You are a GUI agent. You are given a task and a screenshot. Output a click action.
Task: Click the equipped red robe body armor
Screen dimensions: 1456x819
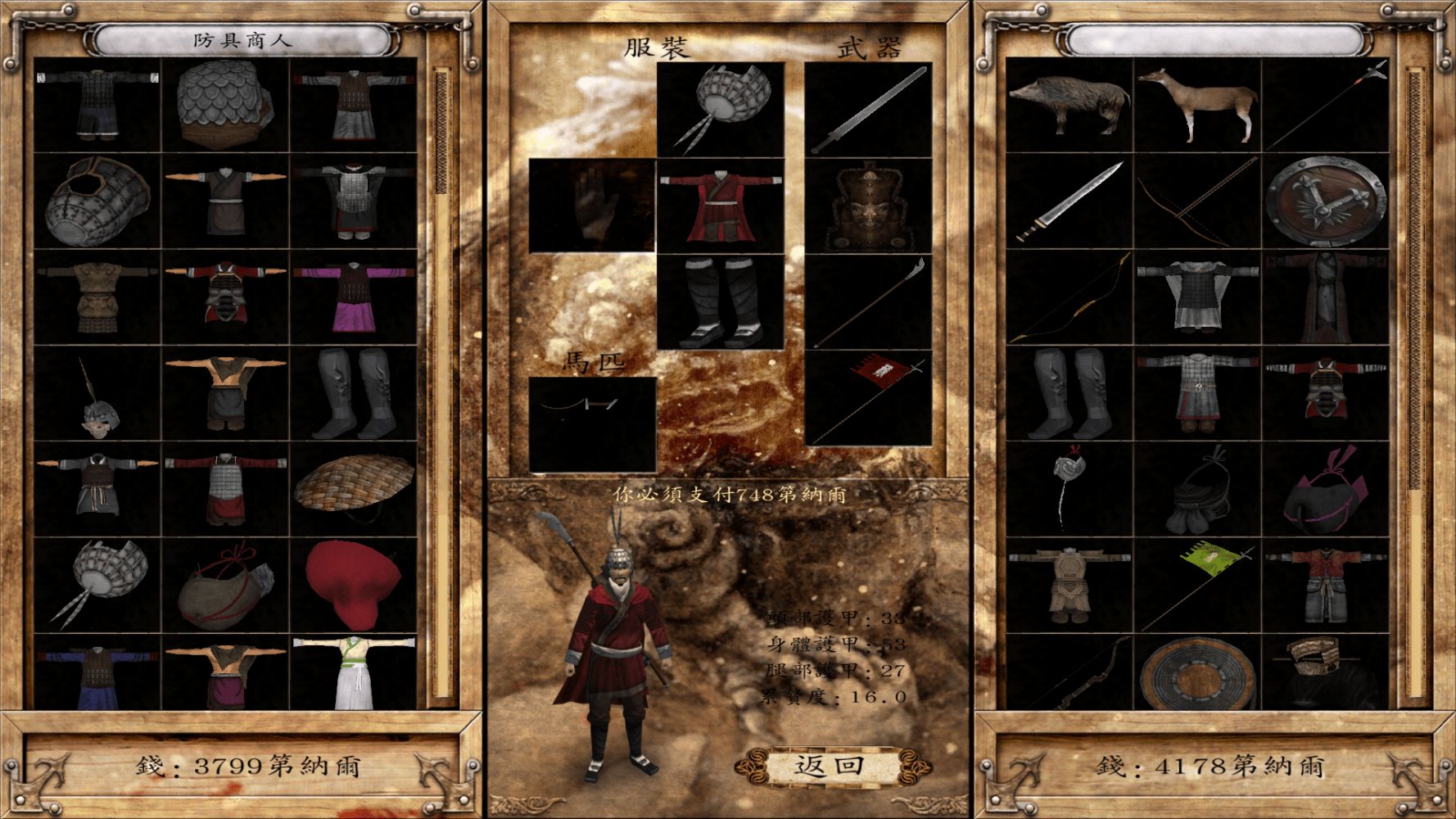[x=720, y=206]
